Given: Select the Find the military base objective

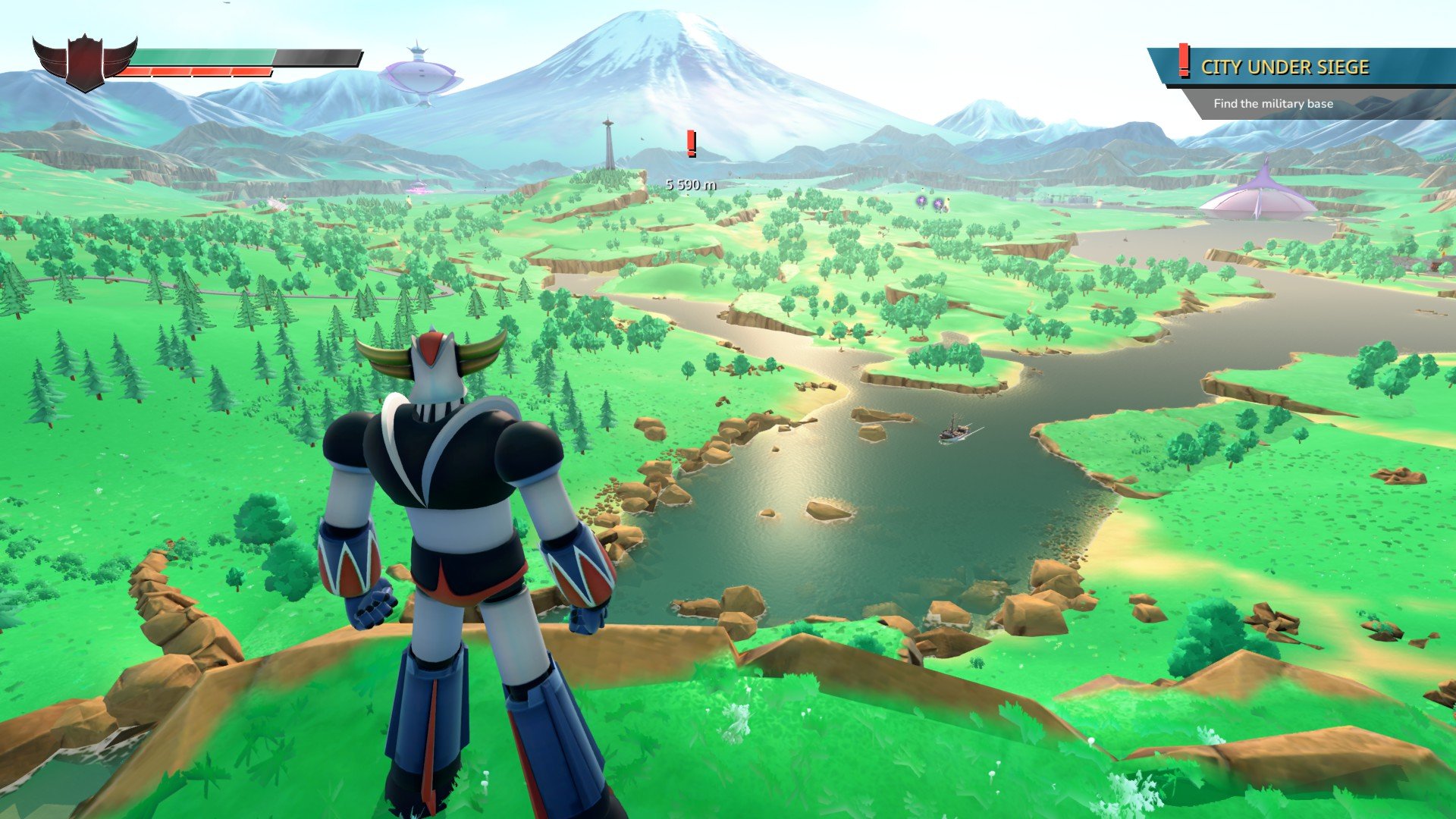Looking at the screenshot, I should tap(1272, 104).
